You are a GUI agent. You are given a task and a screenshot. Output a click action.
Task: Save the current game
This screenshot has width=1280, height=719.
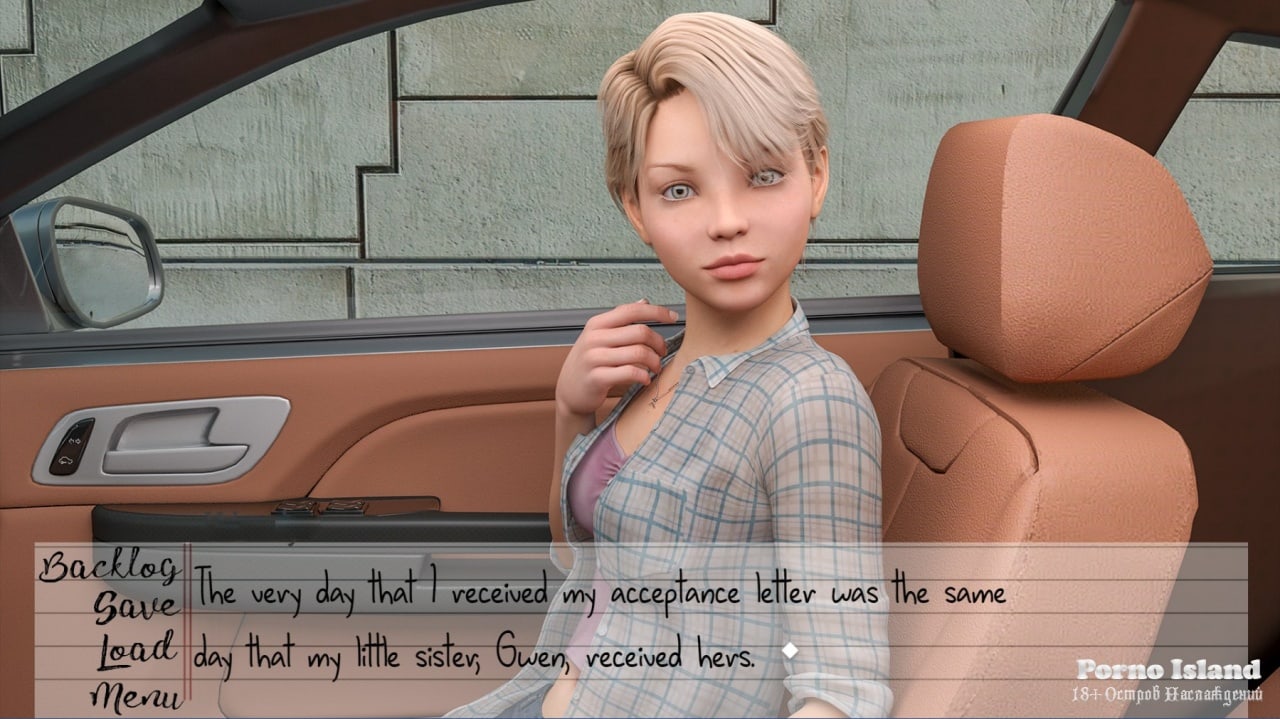136,607
